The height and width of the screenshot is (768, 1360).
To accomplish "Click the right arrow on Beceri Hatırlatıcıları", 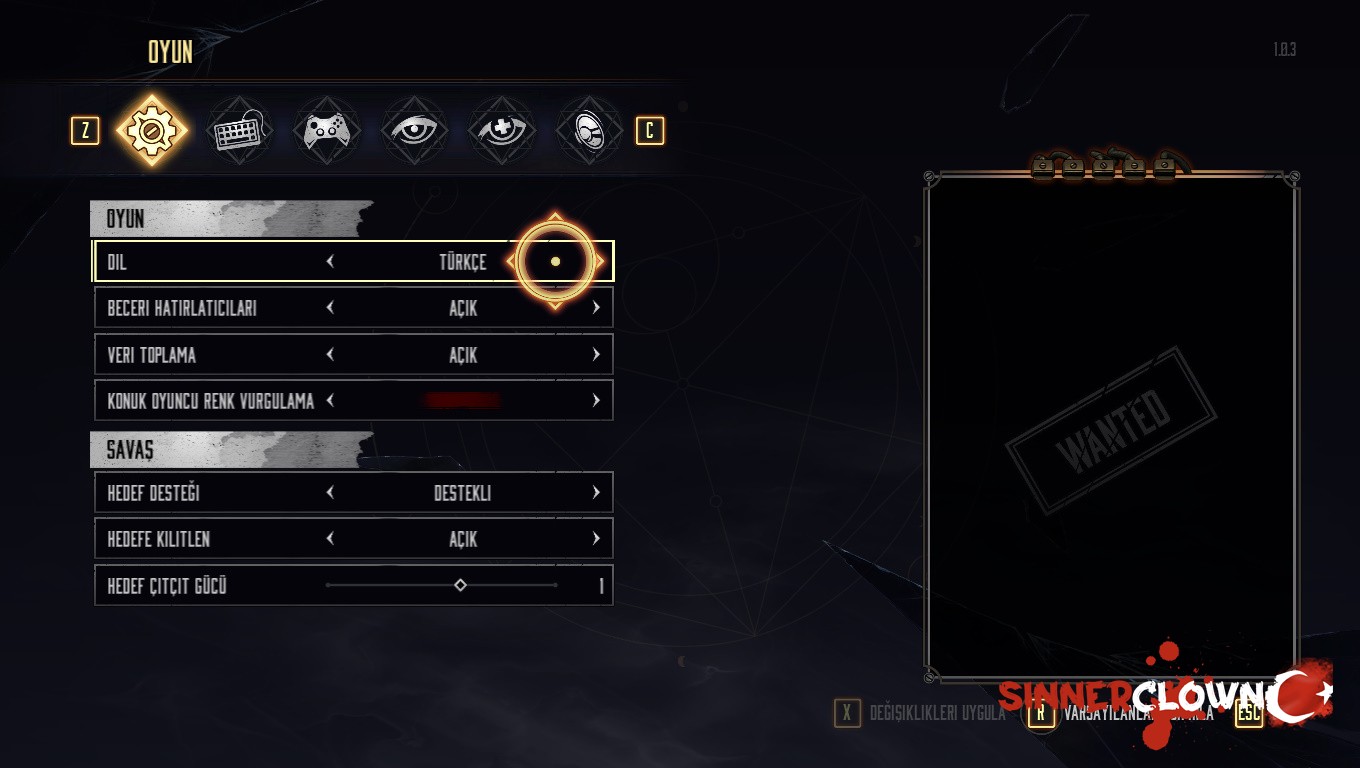I will point(596,308).
